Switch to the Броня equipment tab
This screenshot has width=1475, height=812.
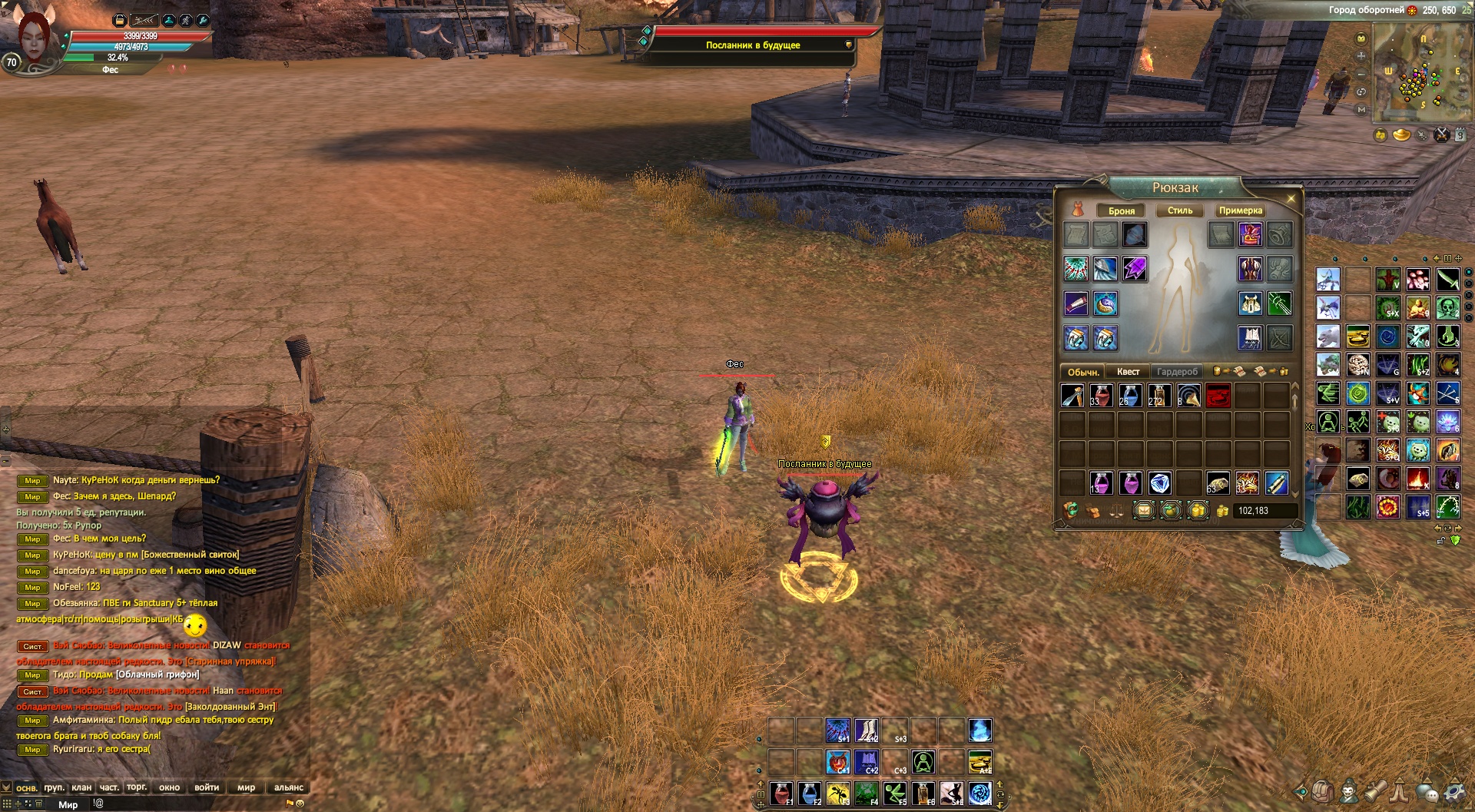[1121, 210]
